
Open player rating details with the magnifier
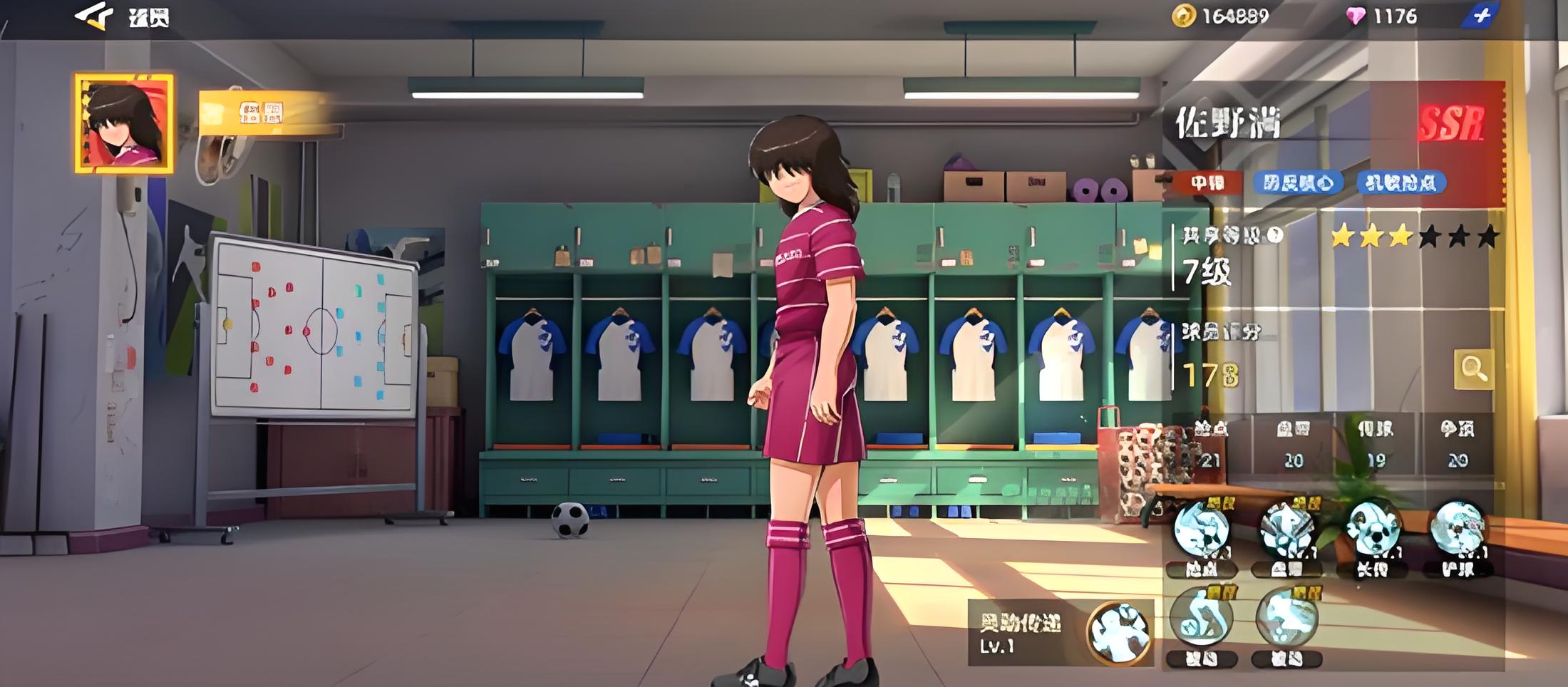(1472, 368)
